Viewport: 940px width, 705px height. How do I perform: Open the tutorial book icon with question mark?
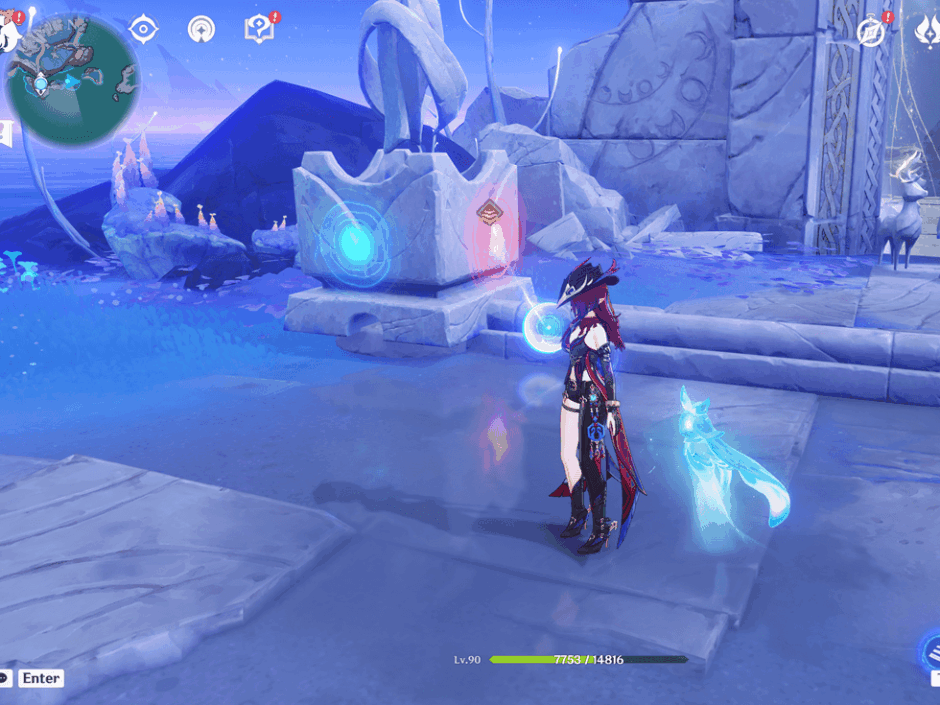coord(259,29)
